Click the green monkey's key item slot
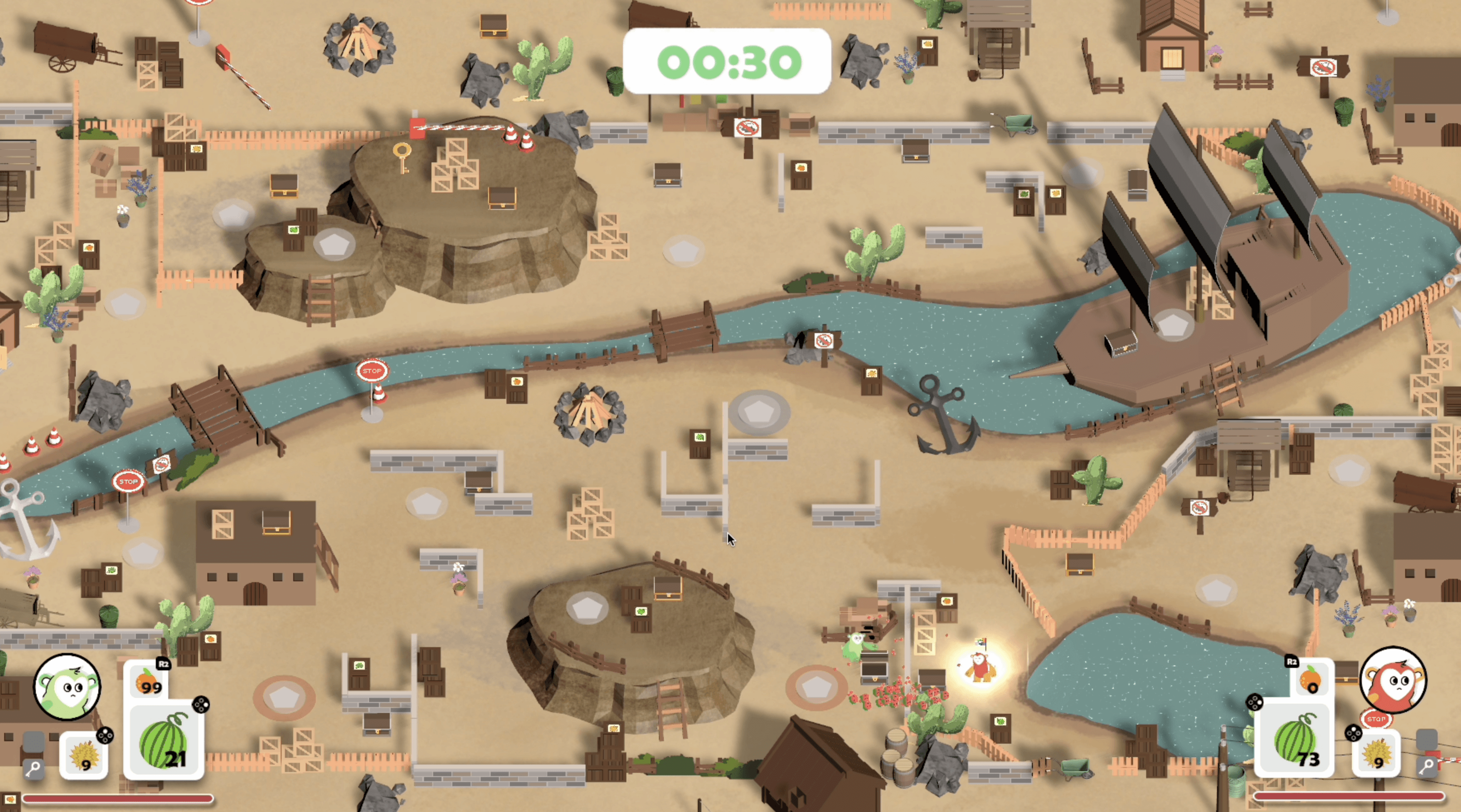This screenshot has height=812, width=1461. click(x=33, y=768)
